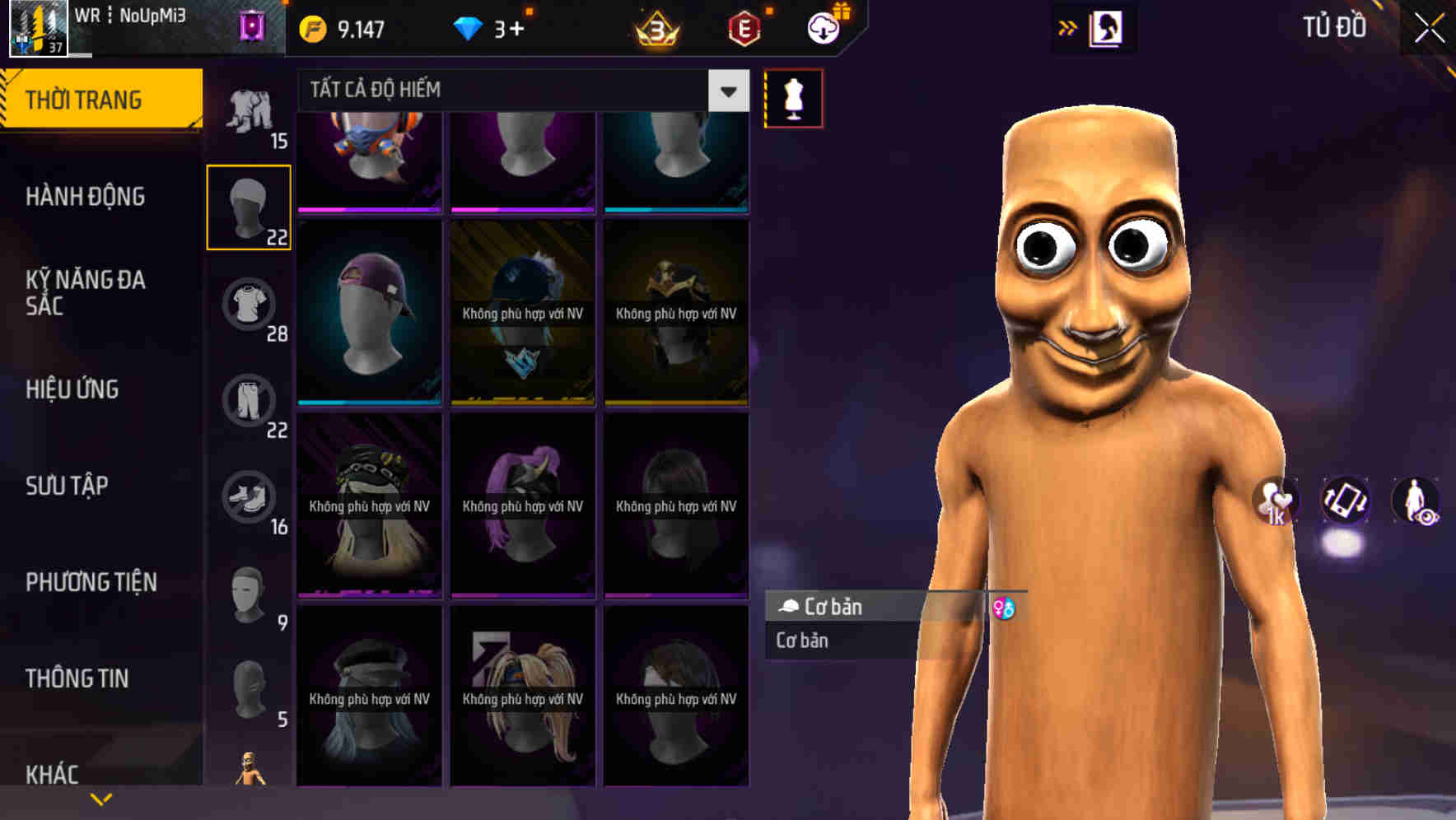
Task: Select the purple cap thumbnail in the grid
Action: pyautogui.click(x=369, y=313)
